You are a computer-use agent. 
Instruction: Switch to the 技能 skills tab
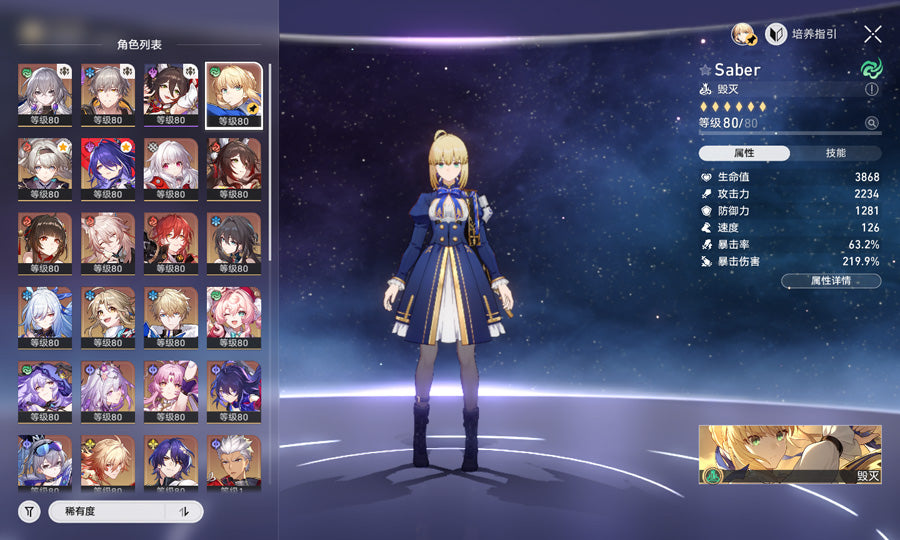(835, 153)
